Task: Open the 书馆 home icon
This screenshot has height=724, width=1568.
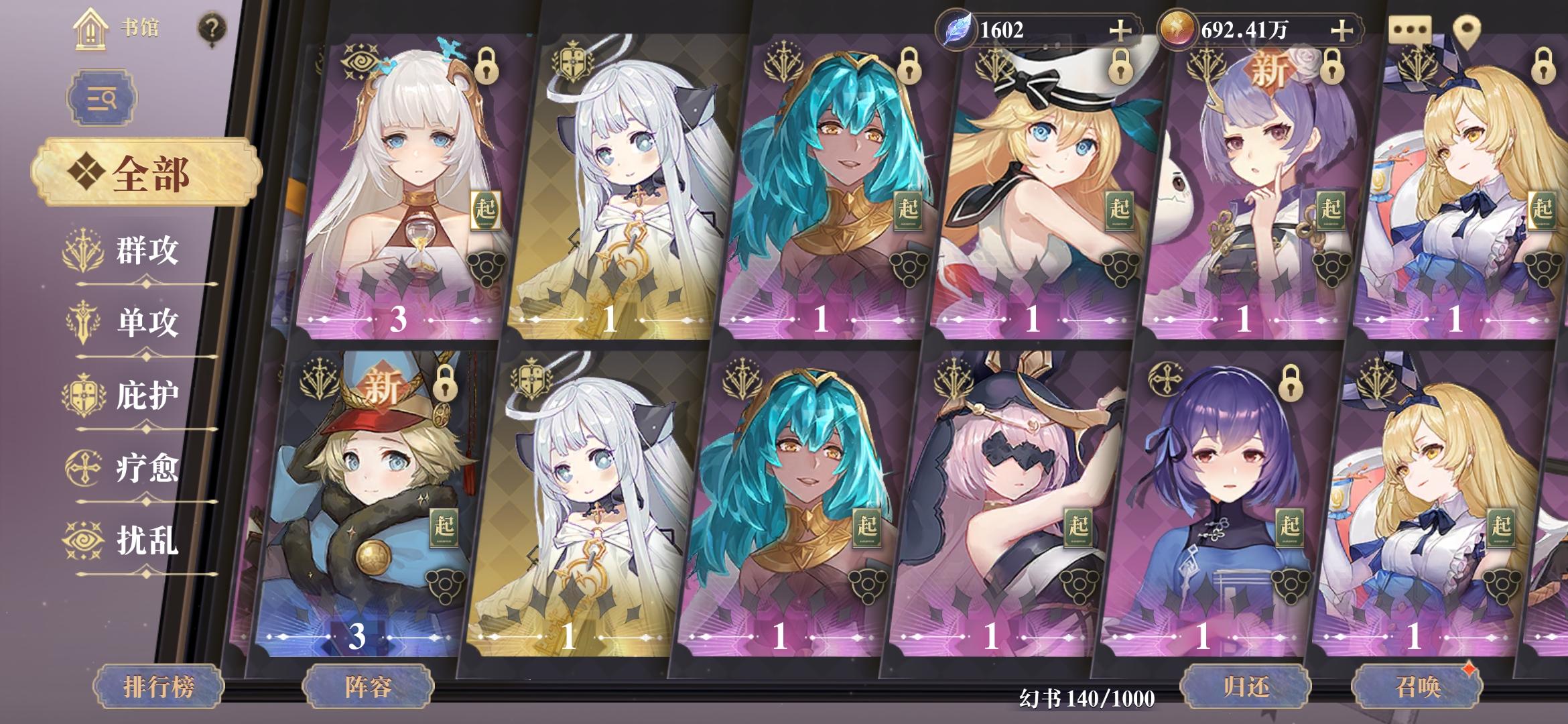Action: coord(90,28)
